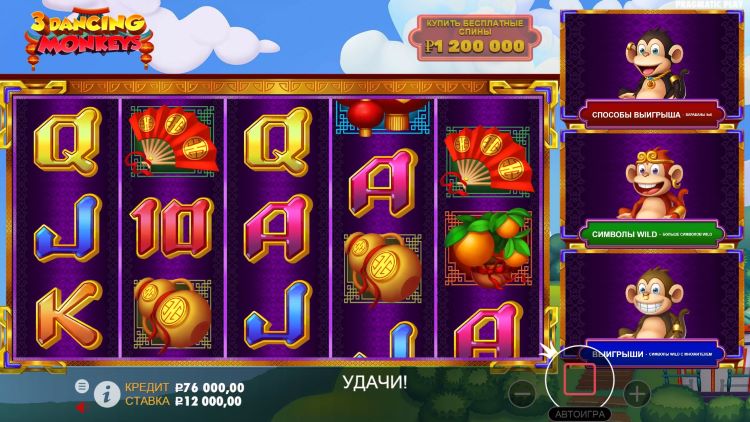Image resolution: width=750 pixels, height=422 pixels.
Task: Show the game info paytable
Action: (105, 395)
